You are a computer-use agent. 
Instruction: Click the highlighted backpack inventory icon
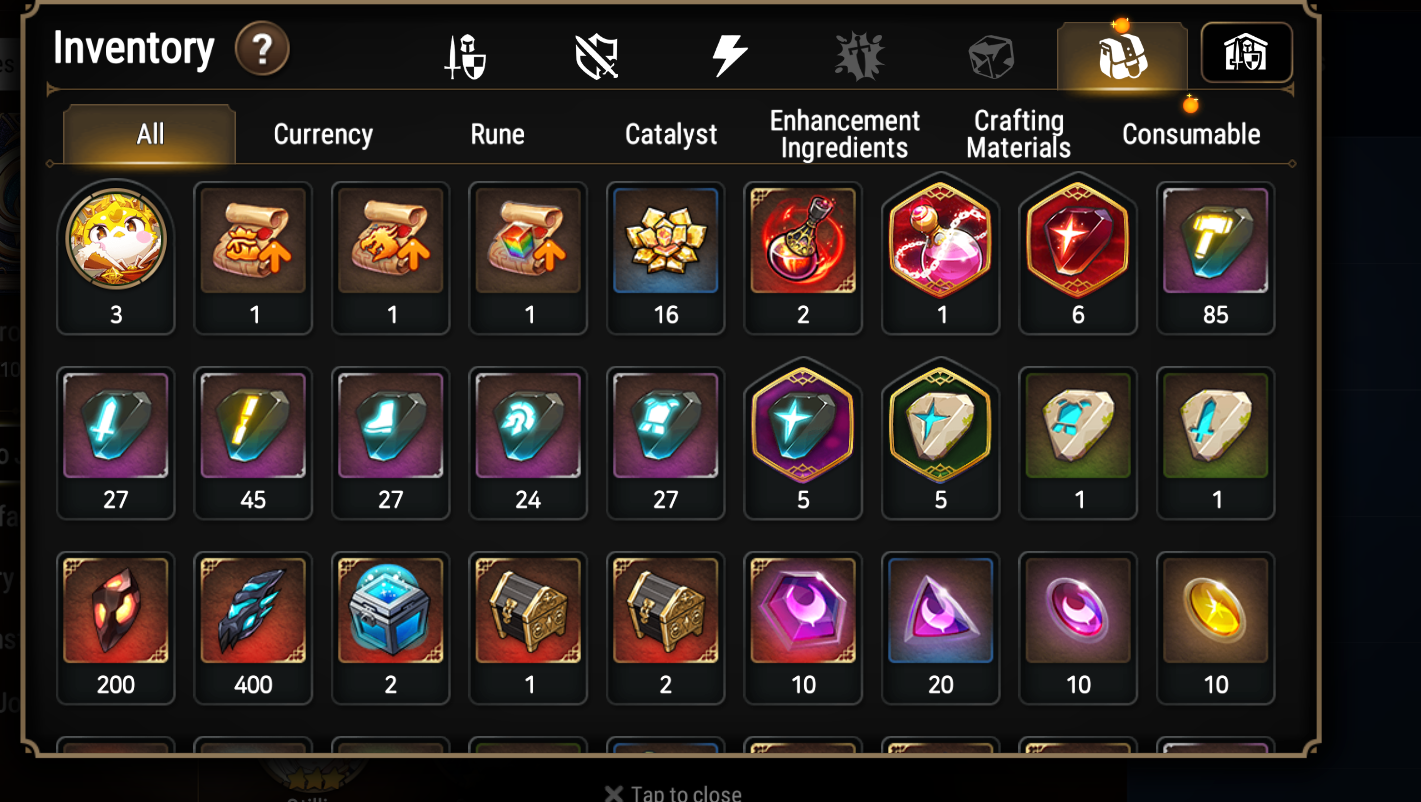point(1122,53)
